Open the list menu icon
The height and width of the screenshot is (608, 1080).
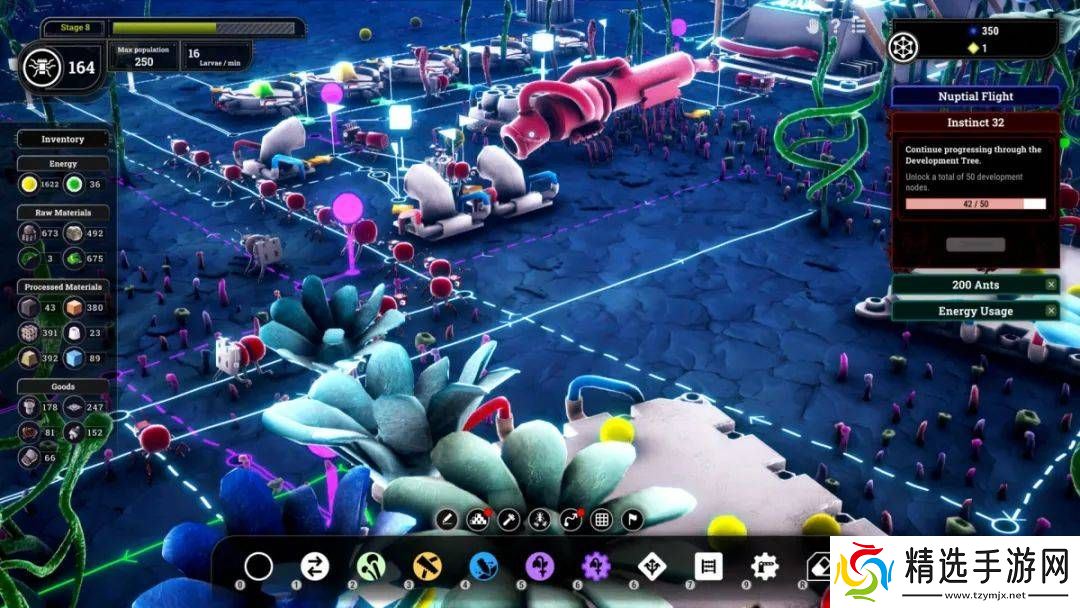[858, 27]
